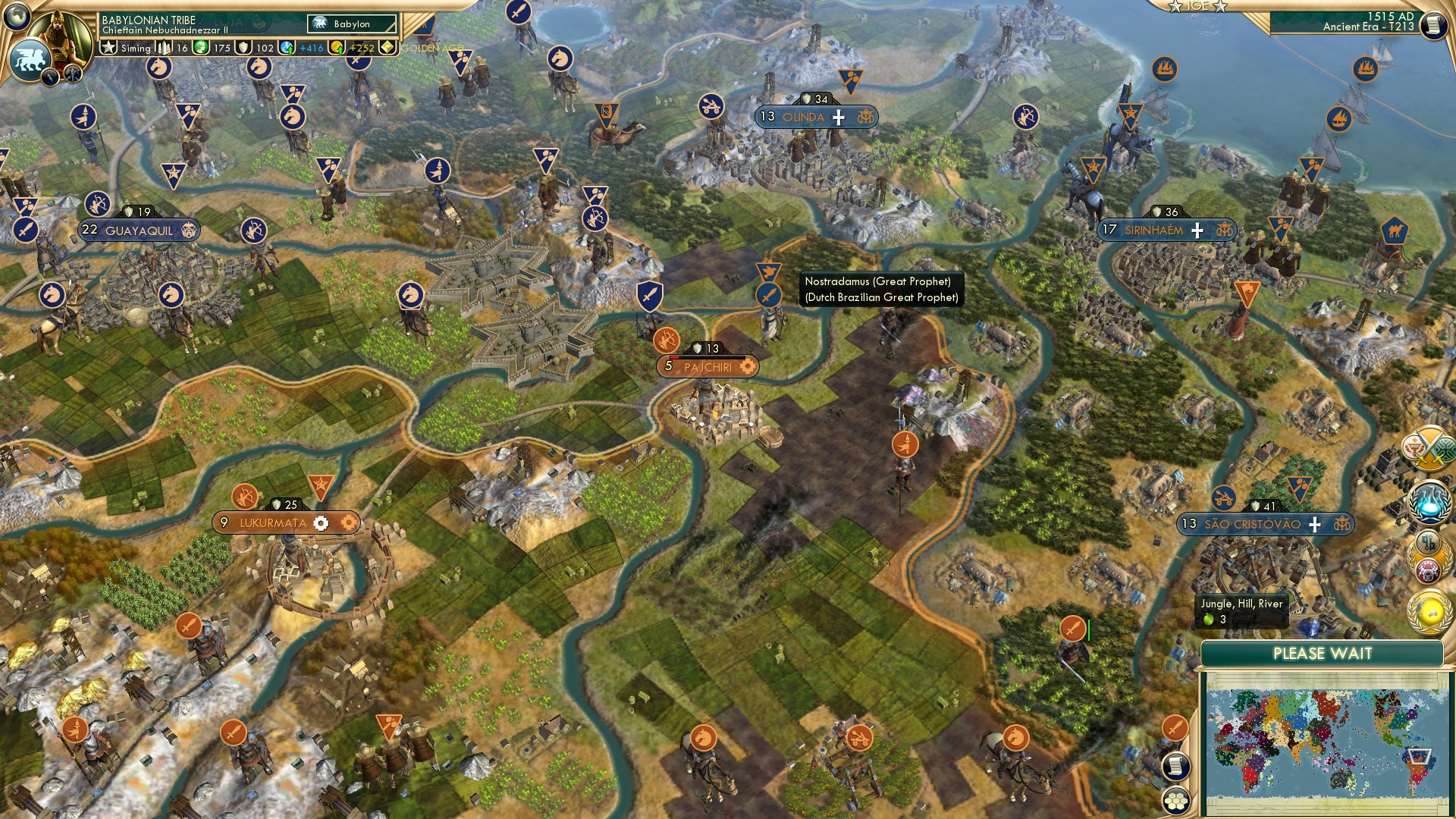Click the Golden Age diamond icon in the top bar
Viewport: 1456px width, 819px height.
coord(388,47)
